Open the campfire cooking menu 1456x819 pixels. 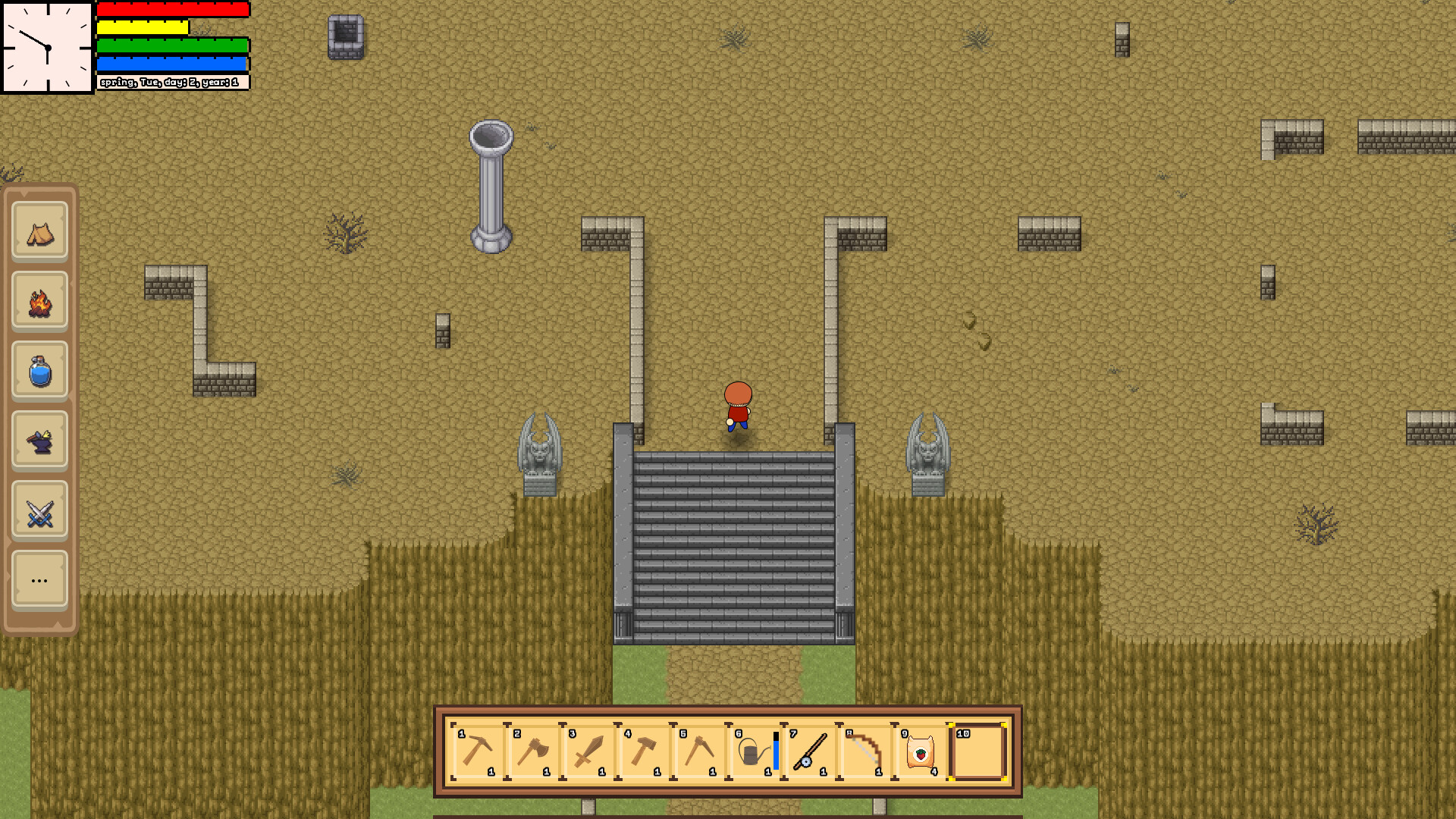point(39,301)
